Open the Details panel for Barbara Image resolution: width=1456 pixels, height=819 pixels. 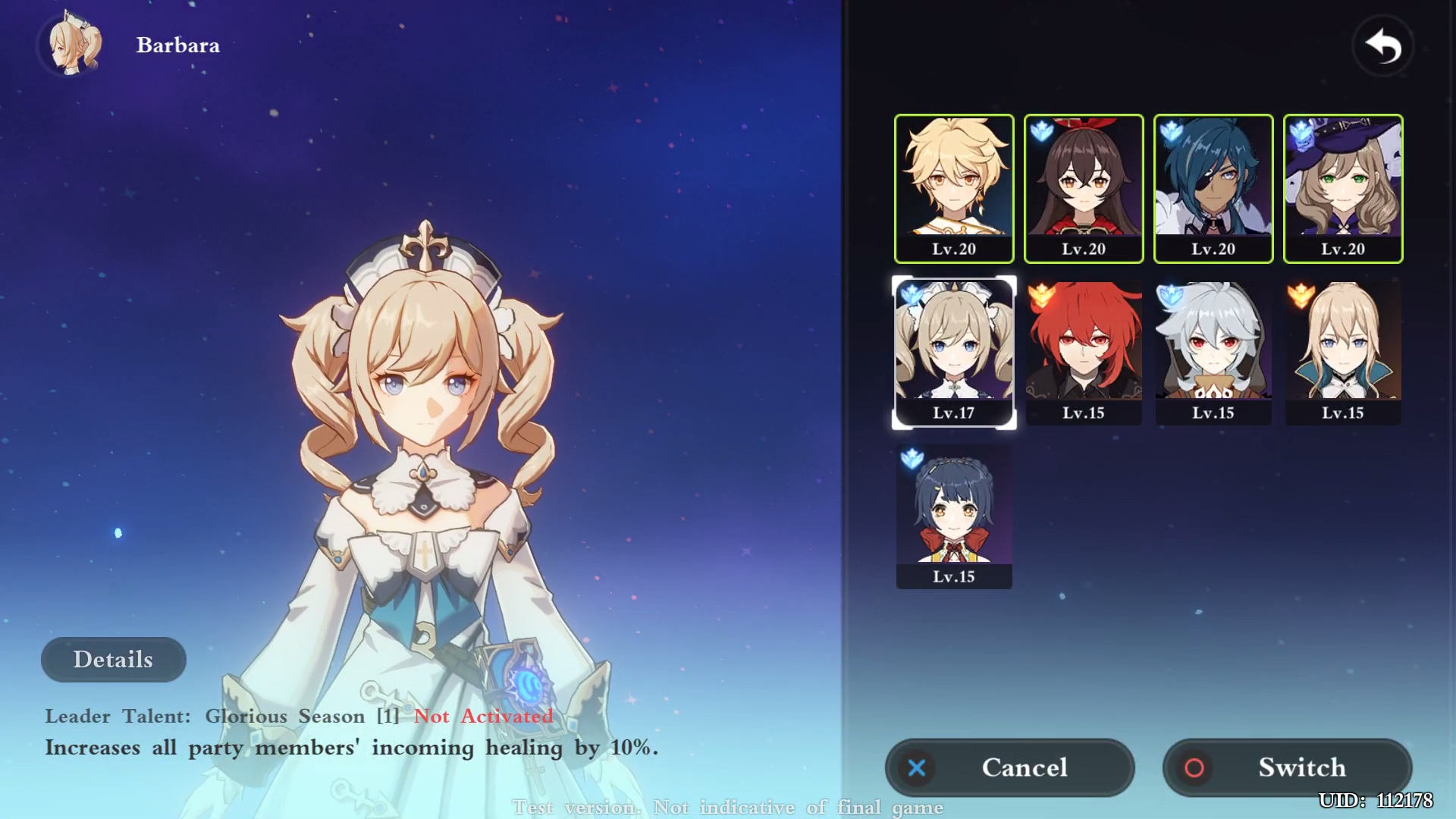[x=113, y=659]
